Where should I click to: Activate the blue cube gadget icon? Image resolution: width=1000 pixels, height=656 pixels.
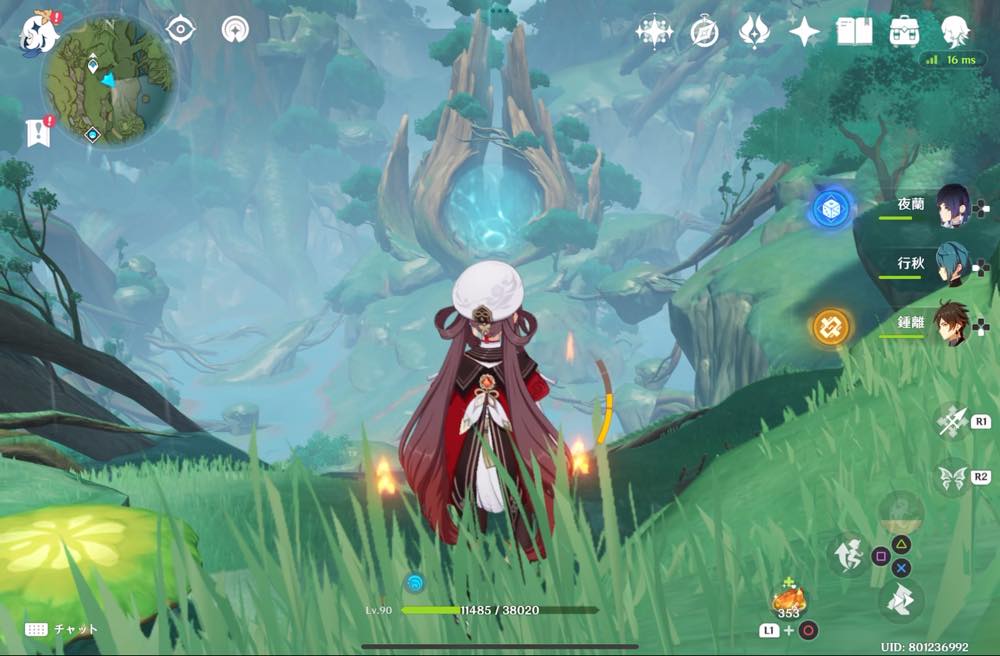pos(830,208)
